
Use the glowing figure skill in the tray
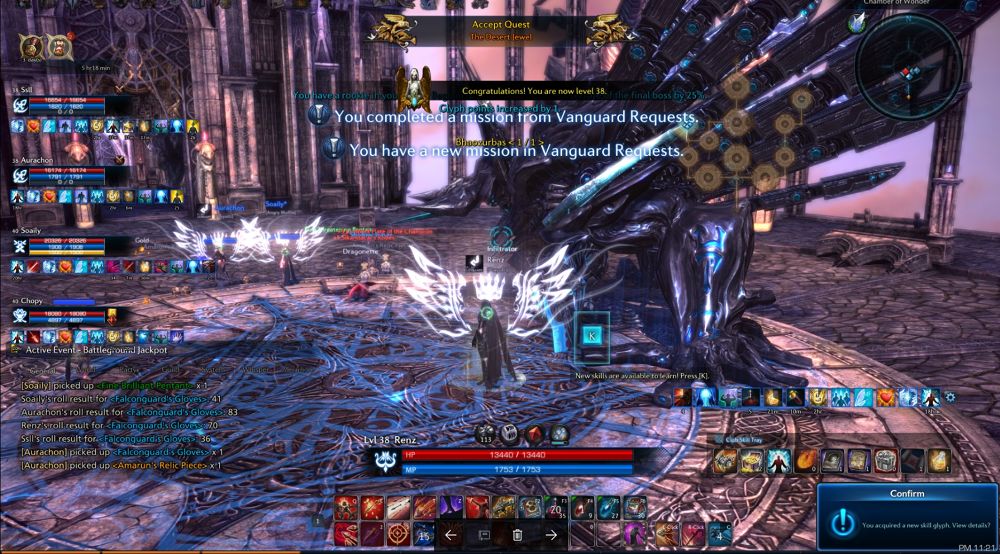779,461
